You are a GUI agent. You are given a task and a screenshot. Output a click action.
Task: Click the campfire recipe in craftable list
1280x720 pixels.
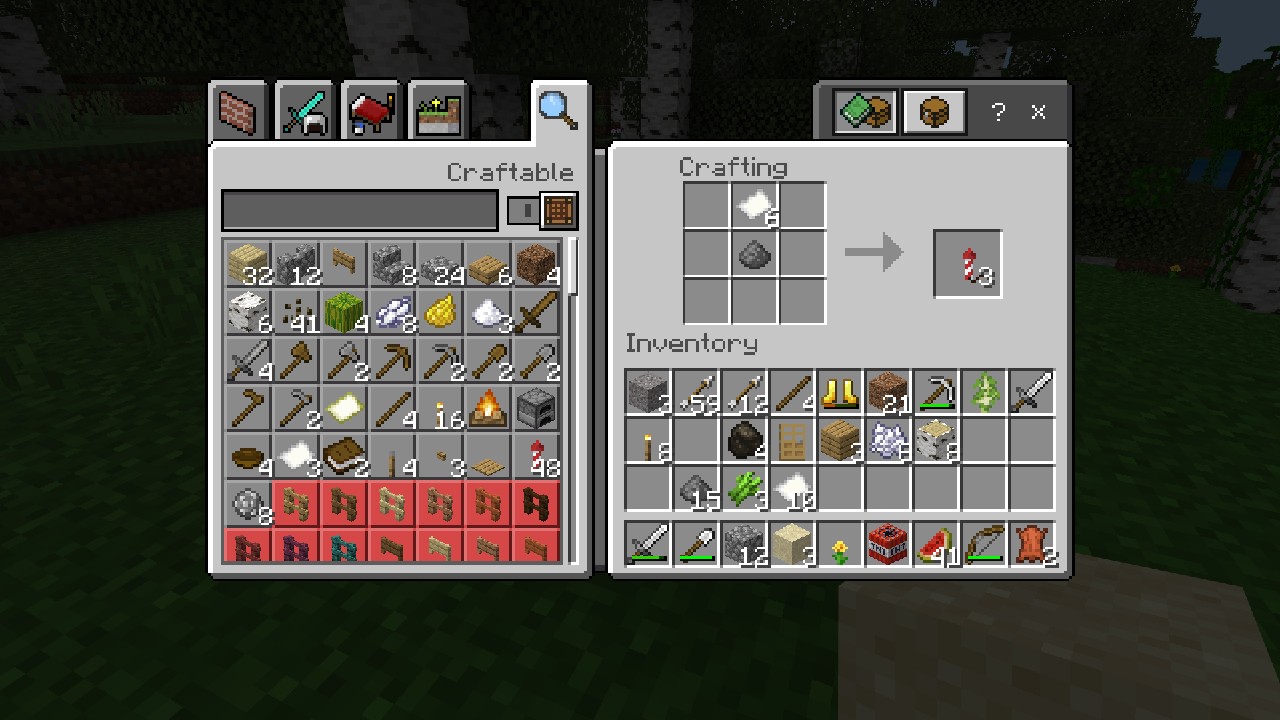pyautogui.click(x=488, y=408)
